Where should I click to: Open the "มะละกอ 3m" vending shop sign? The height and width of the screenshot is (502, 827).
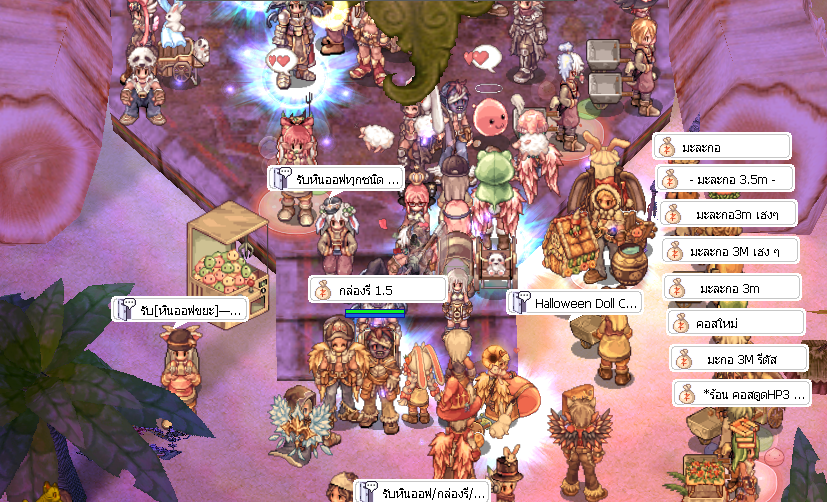point(735,288)
